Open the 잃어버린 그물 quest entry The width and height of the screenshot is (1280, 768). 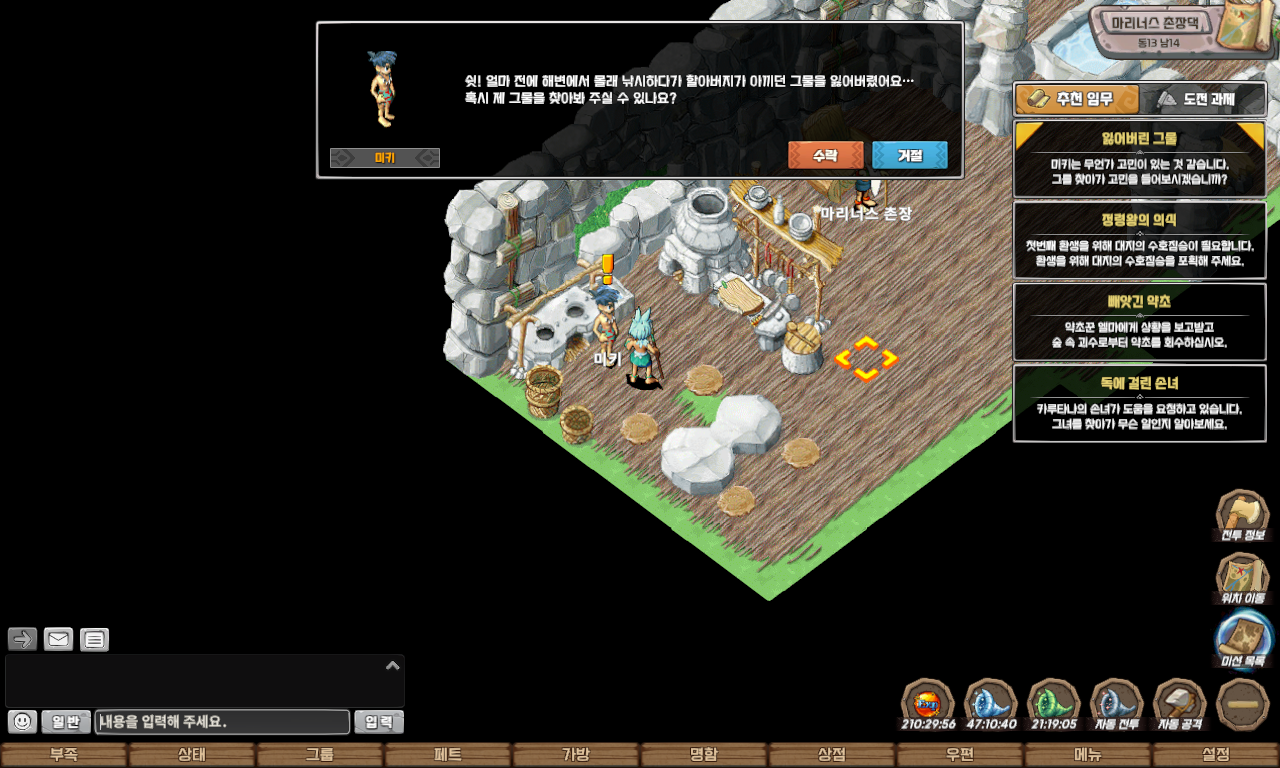pyautogui.click(x=1139, y=160)
